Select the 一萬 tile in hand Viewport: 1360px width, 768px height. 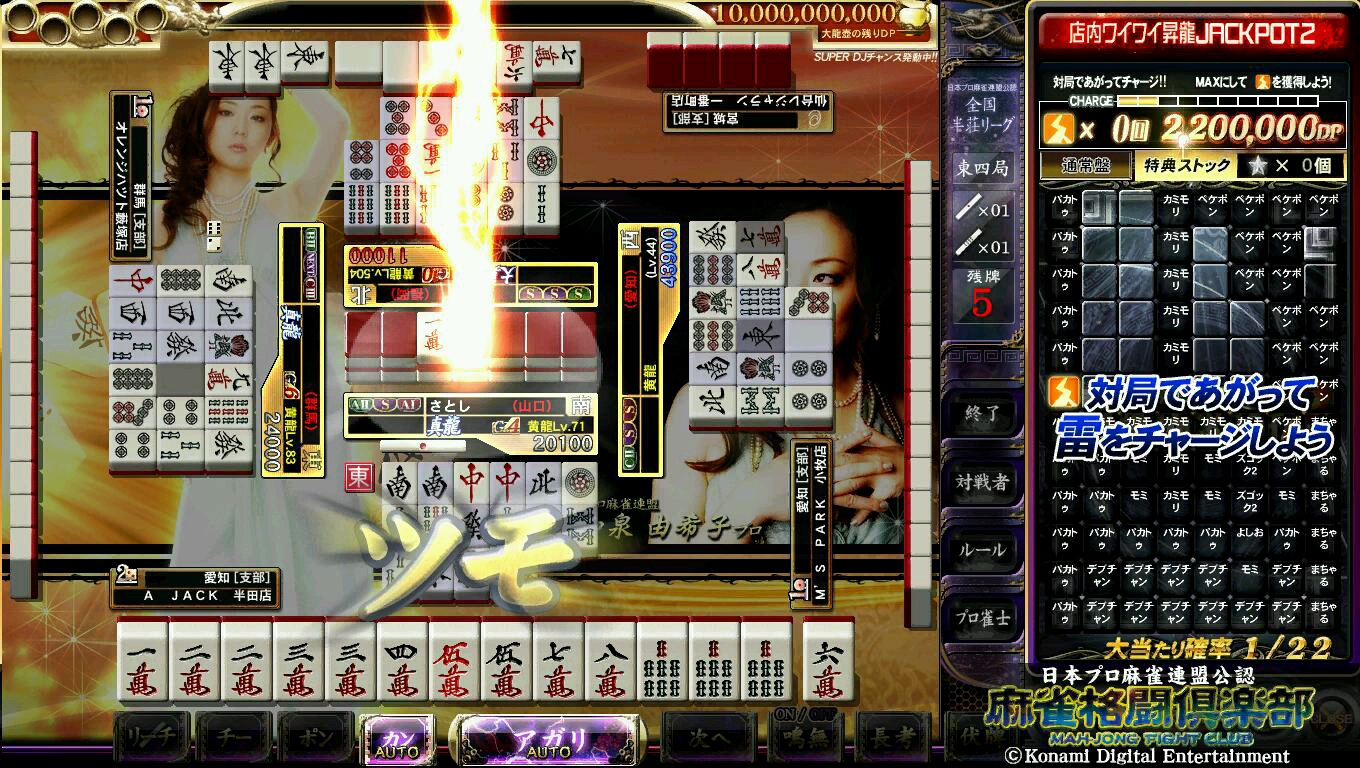coord(143,662)
